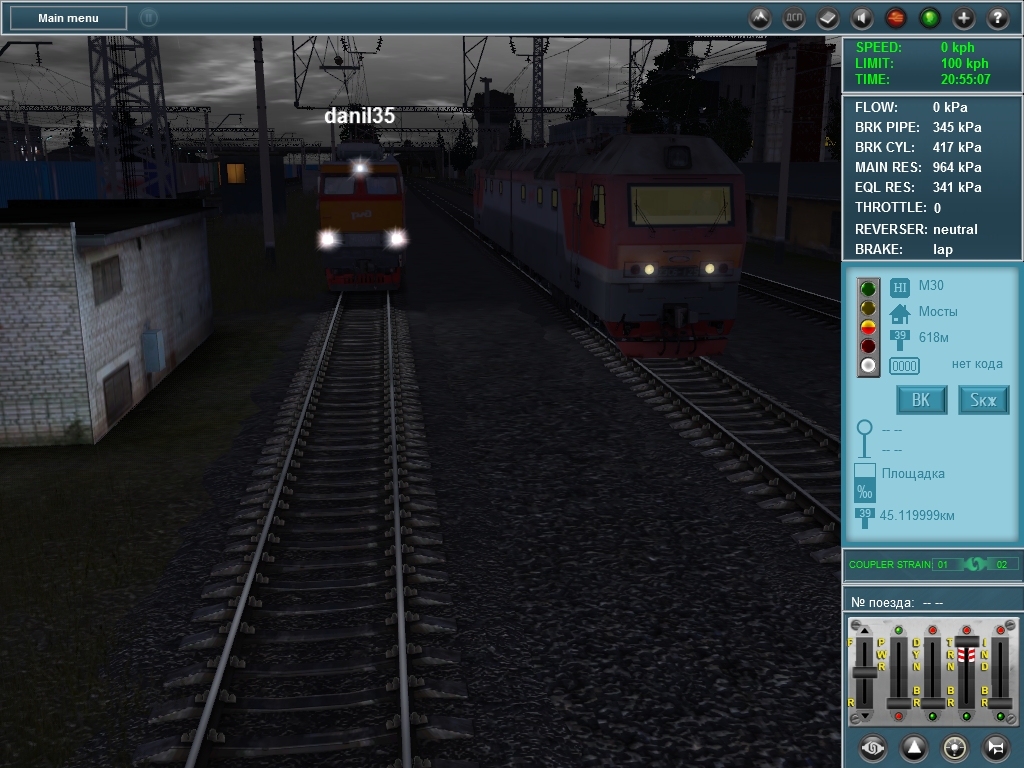Open the Main menu
Viewport: 1024px width, 768px height.
pos(68,18)
